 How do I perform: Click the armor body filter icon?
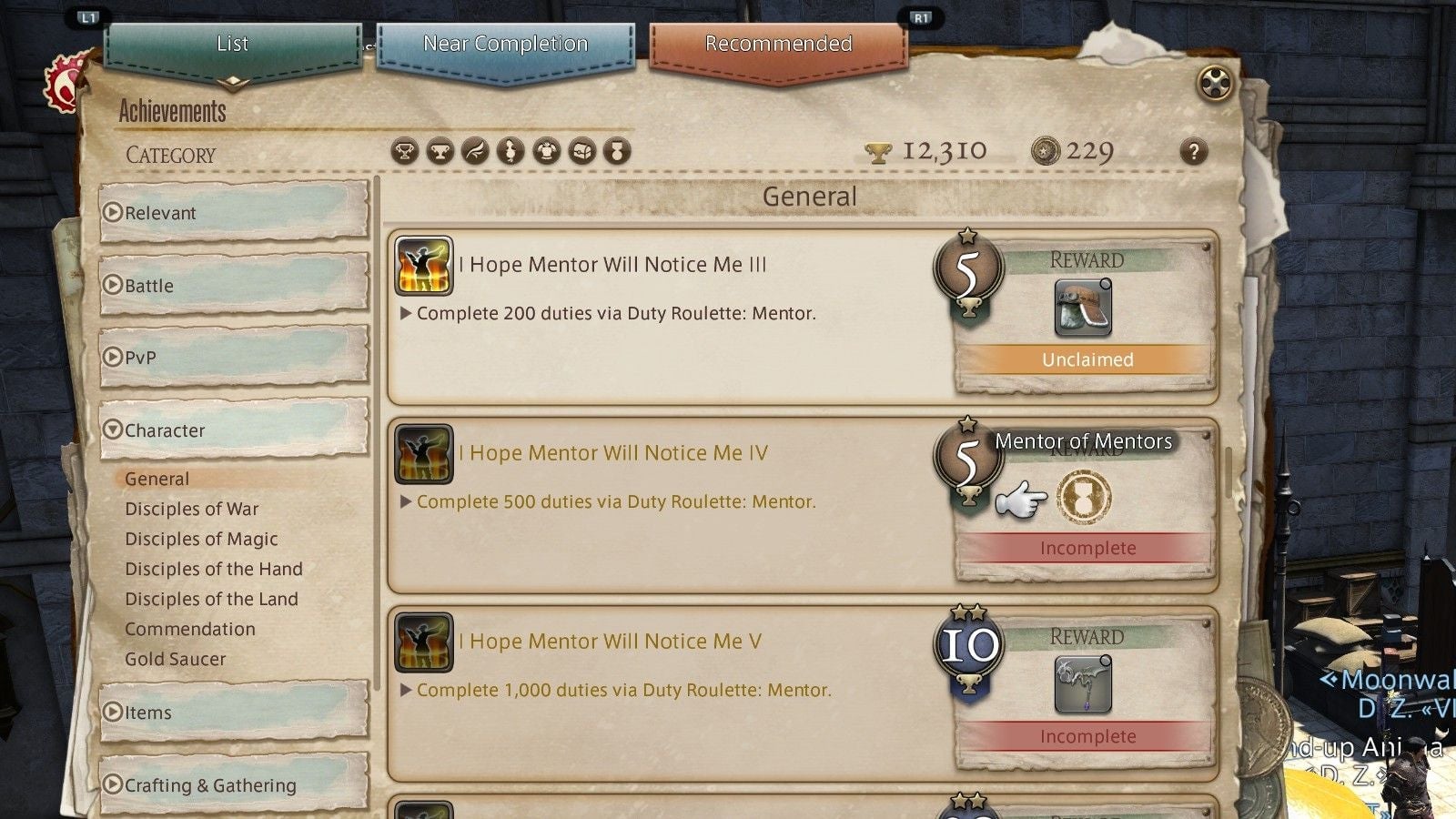click(545, 152)
